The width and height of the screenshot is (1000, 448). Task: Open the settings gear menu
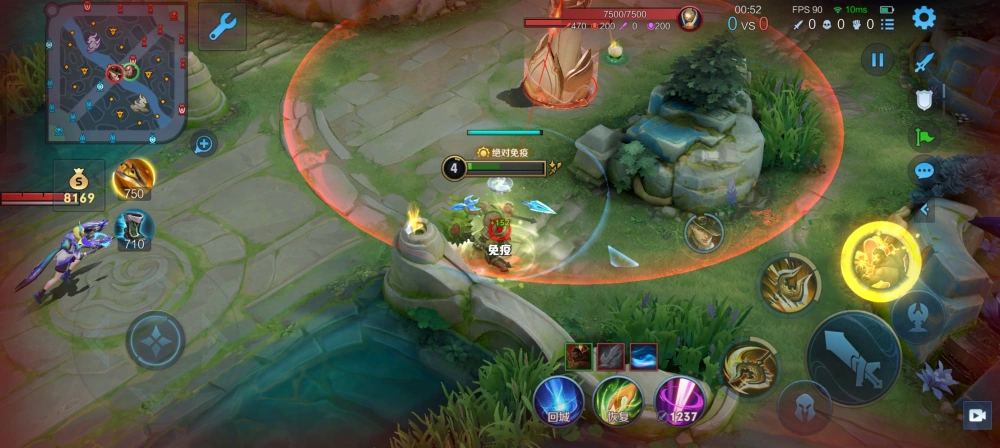(x=924, y=18)
